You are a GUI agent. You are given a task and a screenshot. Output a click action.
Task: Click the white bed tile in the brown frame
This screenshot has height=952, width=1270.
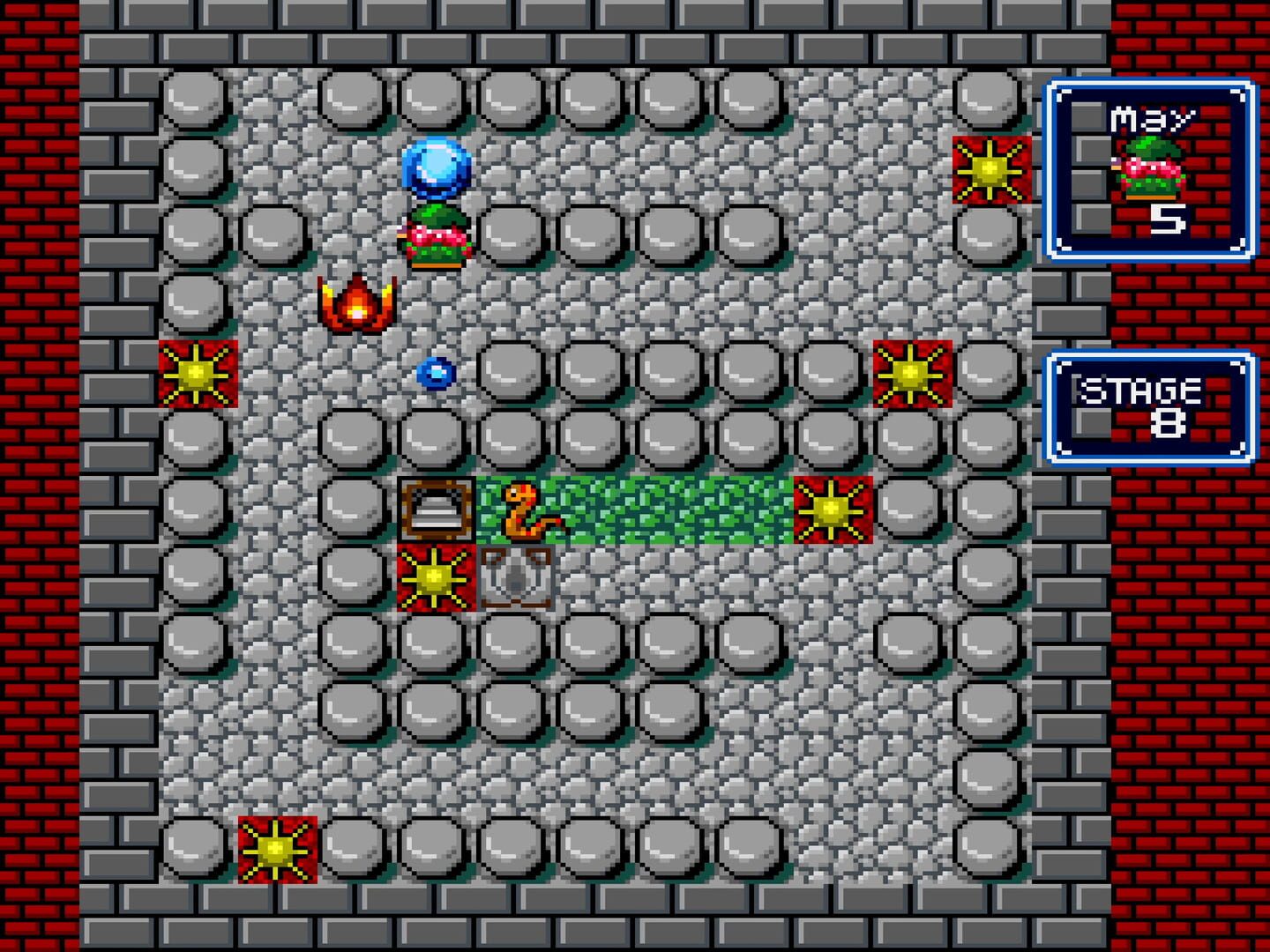pos(436,509)
